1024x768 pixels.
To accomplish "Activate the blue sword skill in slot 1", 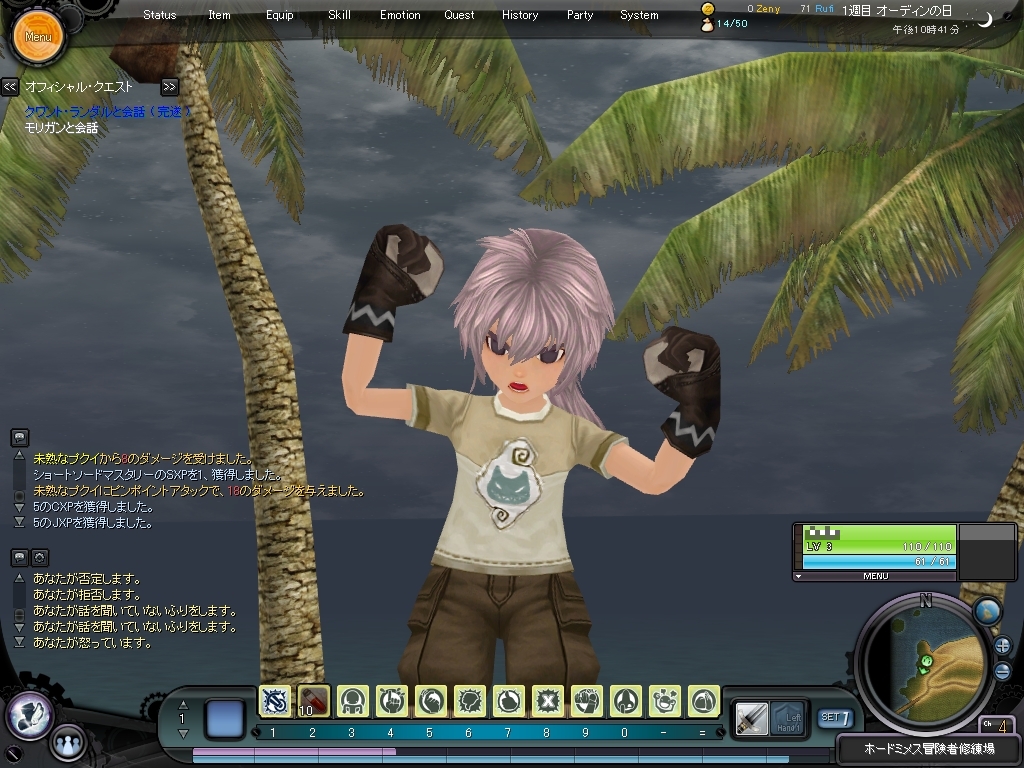I will [275, 701].
